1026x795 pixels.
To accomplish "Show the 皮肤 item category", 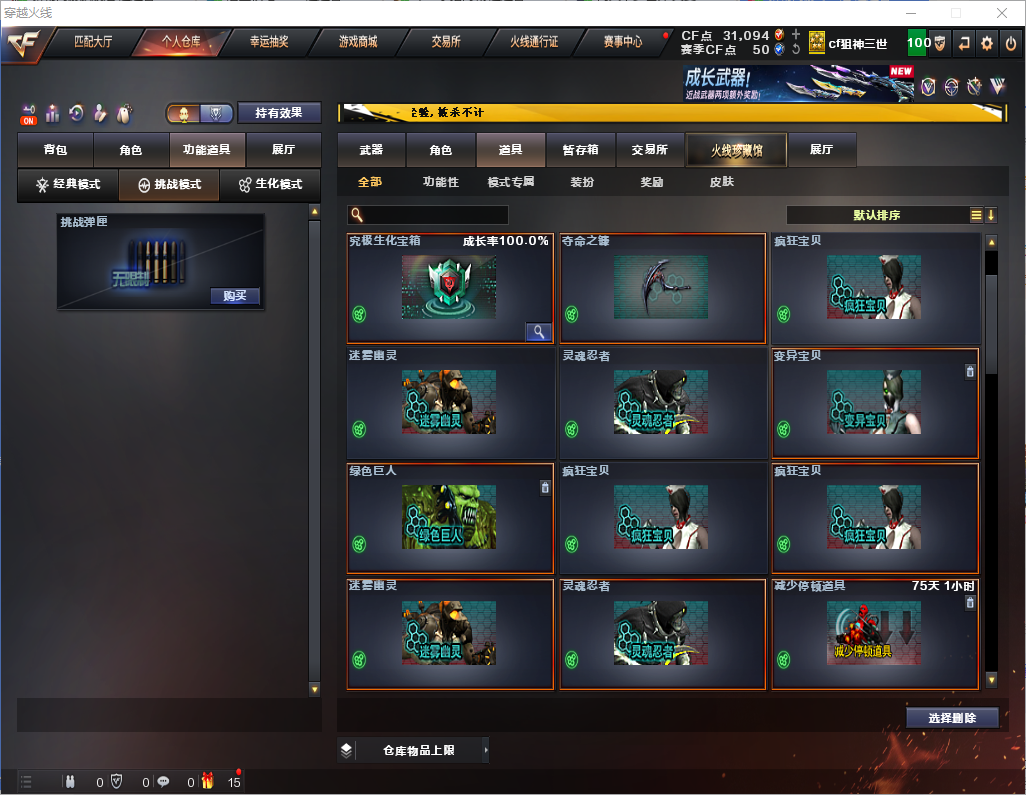I will [x=721, y=182].
